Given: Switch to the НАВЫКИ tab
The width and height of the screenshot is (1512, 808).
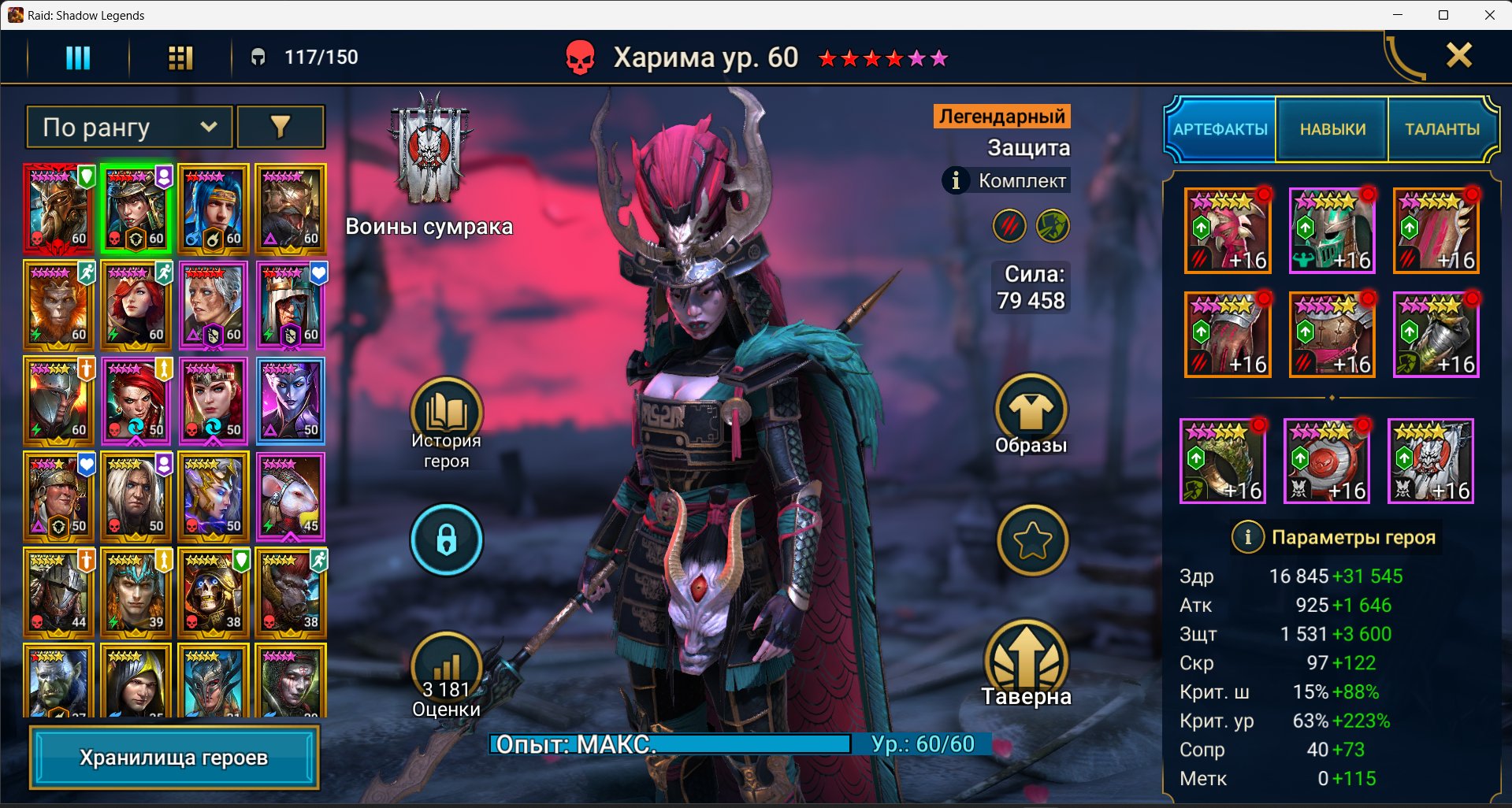Looking at the screenshot, I should pos(1332,129).
